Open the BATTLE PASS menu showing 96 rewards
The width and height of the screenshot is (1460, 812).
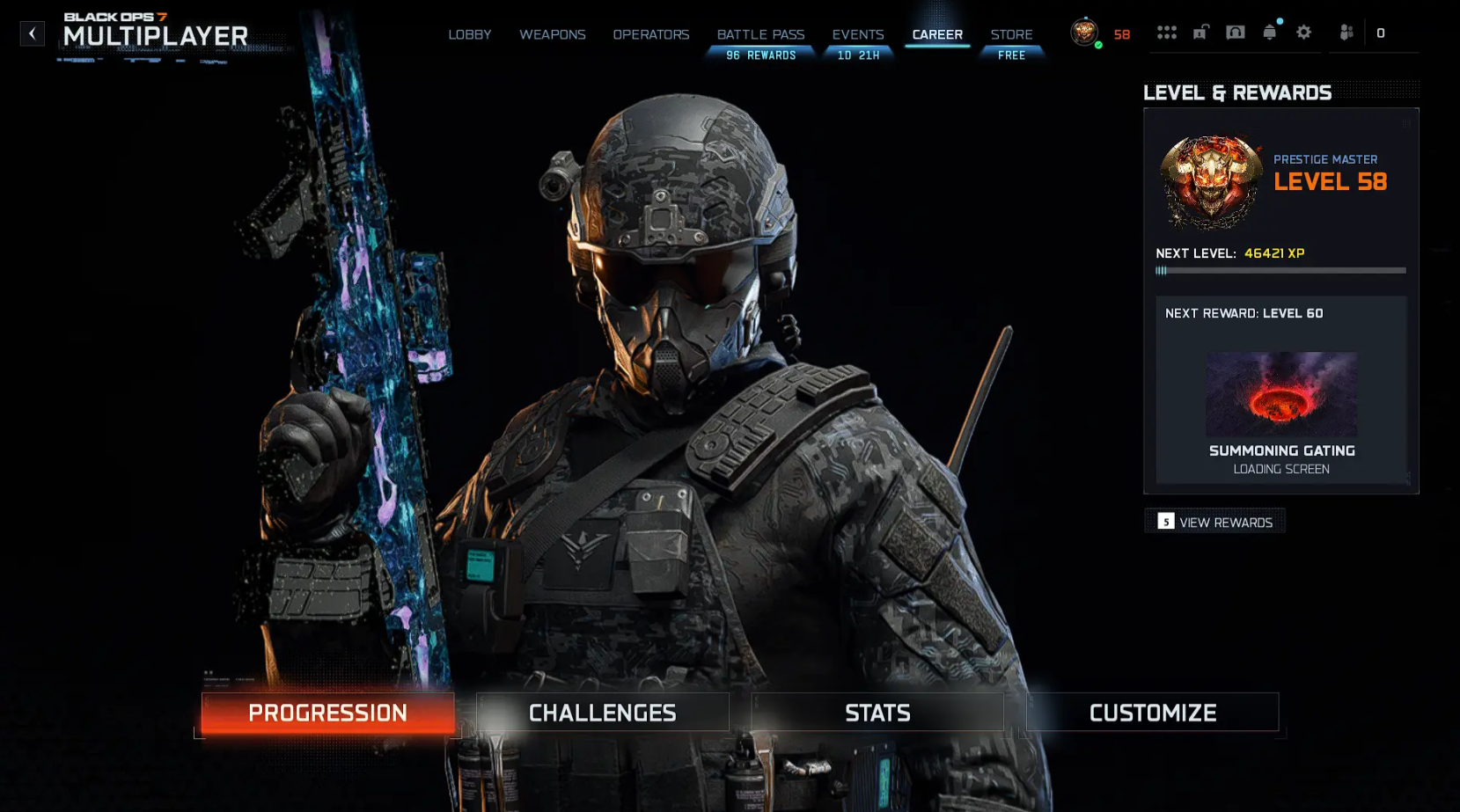pyautogui.click(x=760, y=34)
